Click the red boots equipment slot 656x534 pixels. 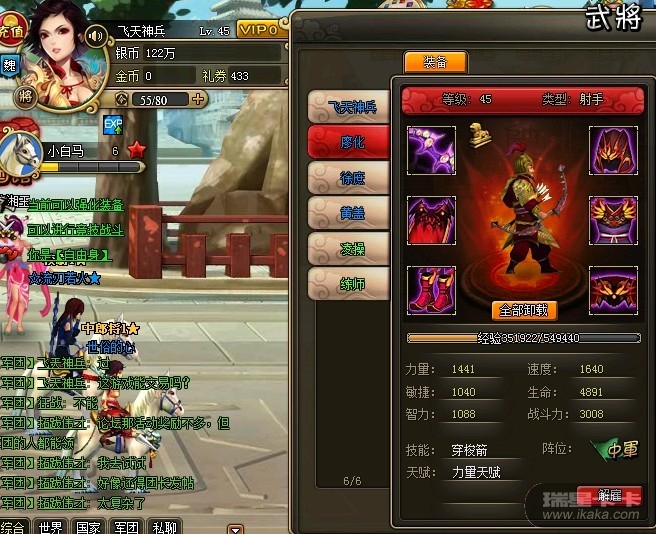click(x=432, y=290)
